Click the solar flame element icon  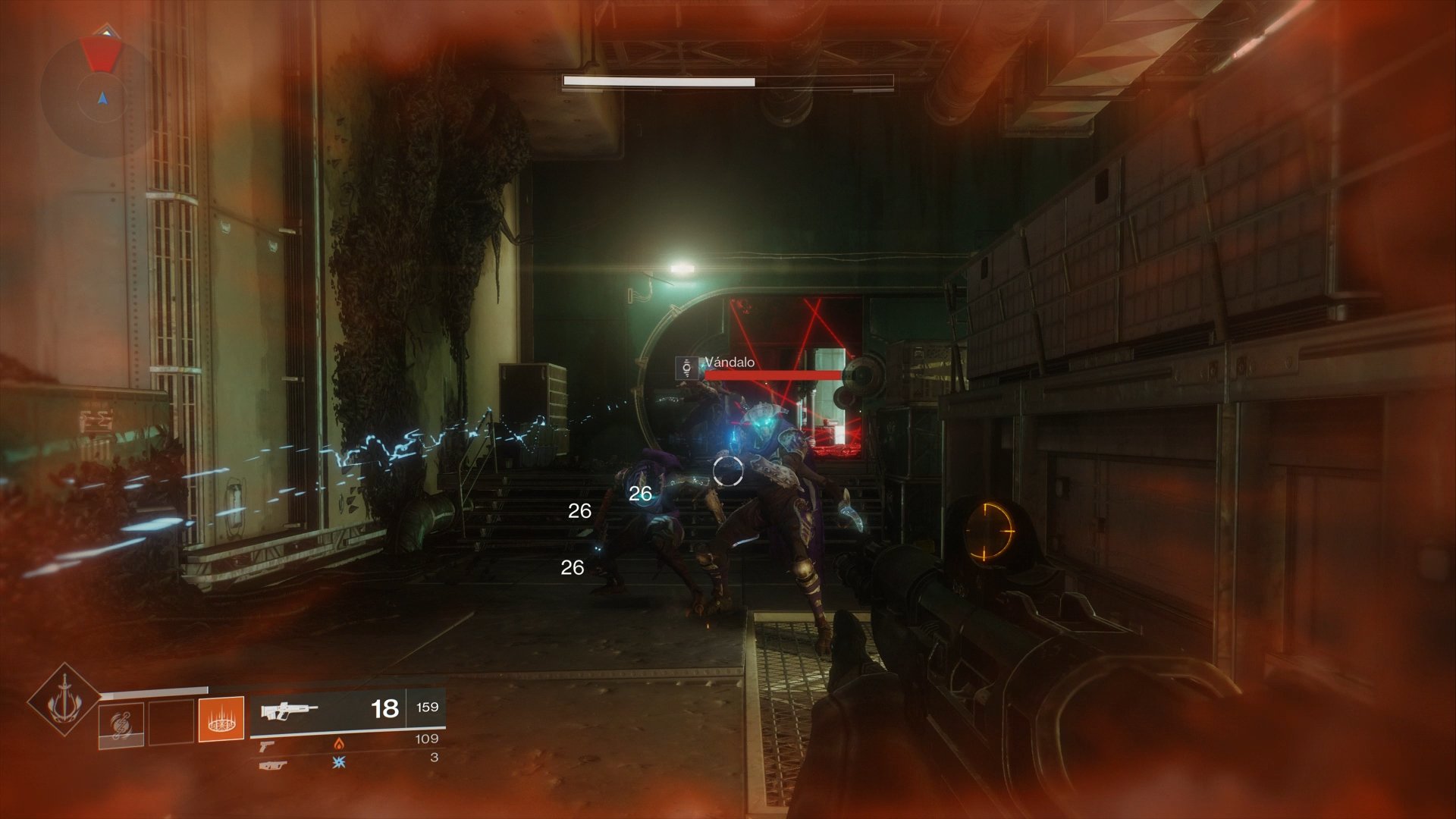pos(338,745)
